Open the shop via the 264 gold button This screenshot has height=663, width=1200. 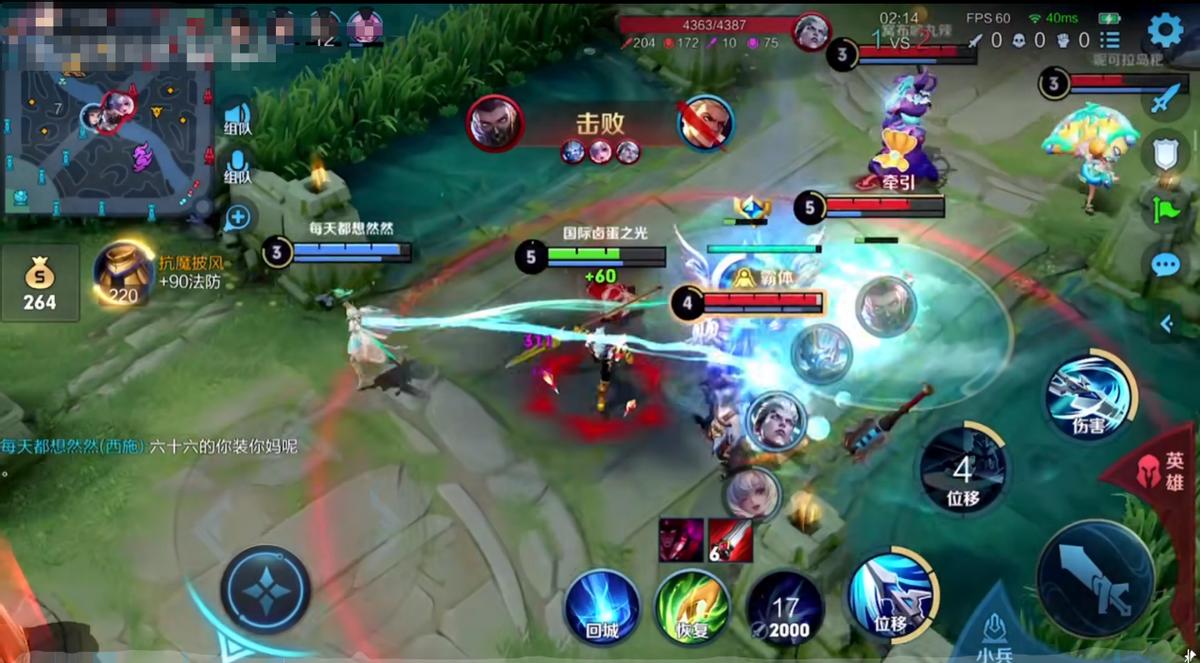[x=40, y=283]
